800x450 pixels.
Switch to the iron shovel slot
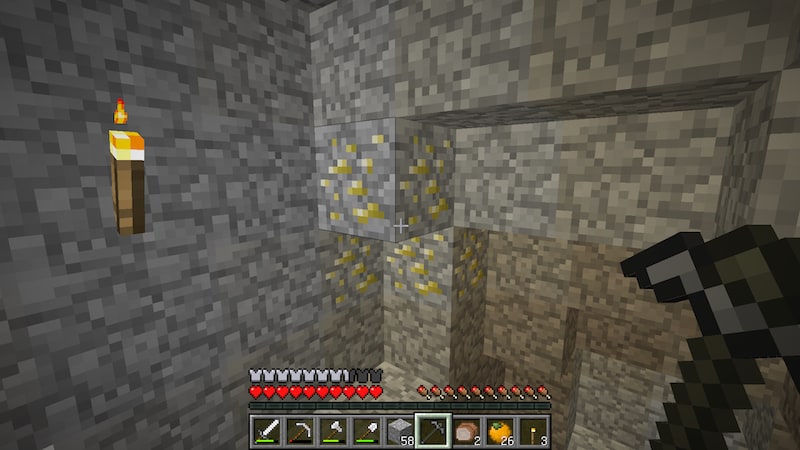367,431
